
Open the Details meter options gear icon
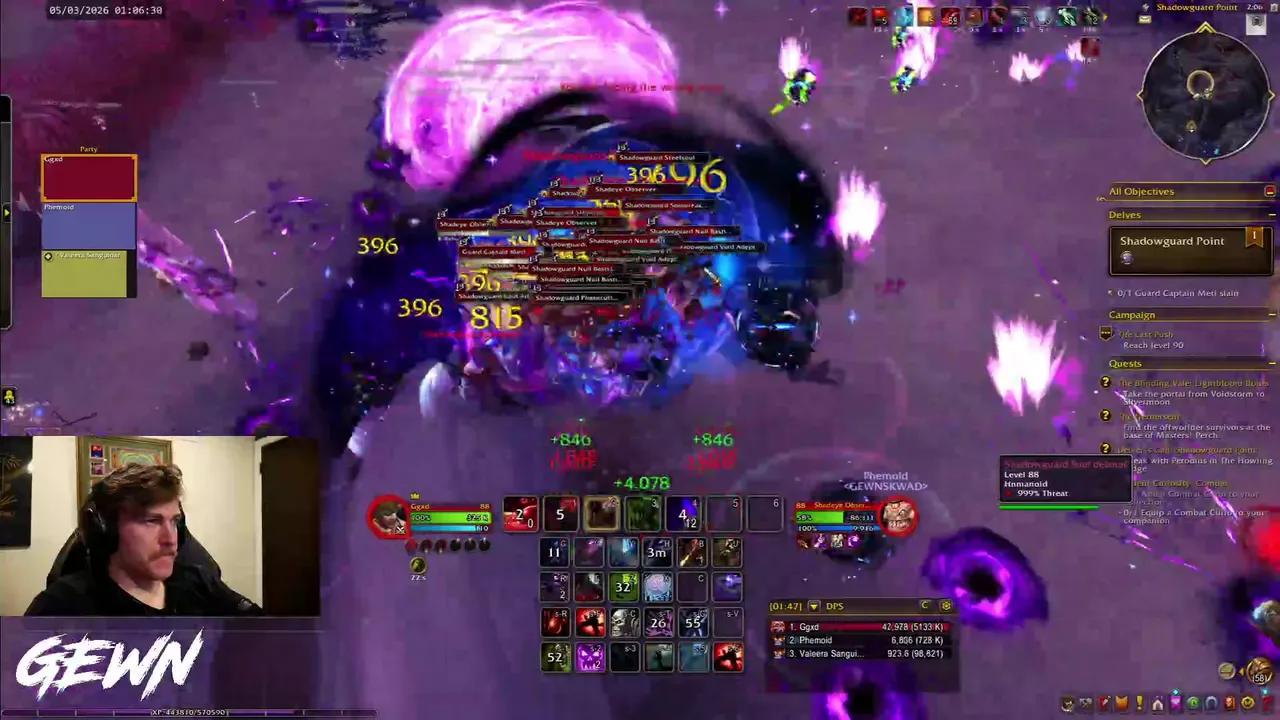946,605
